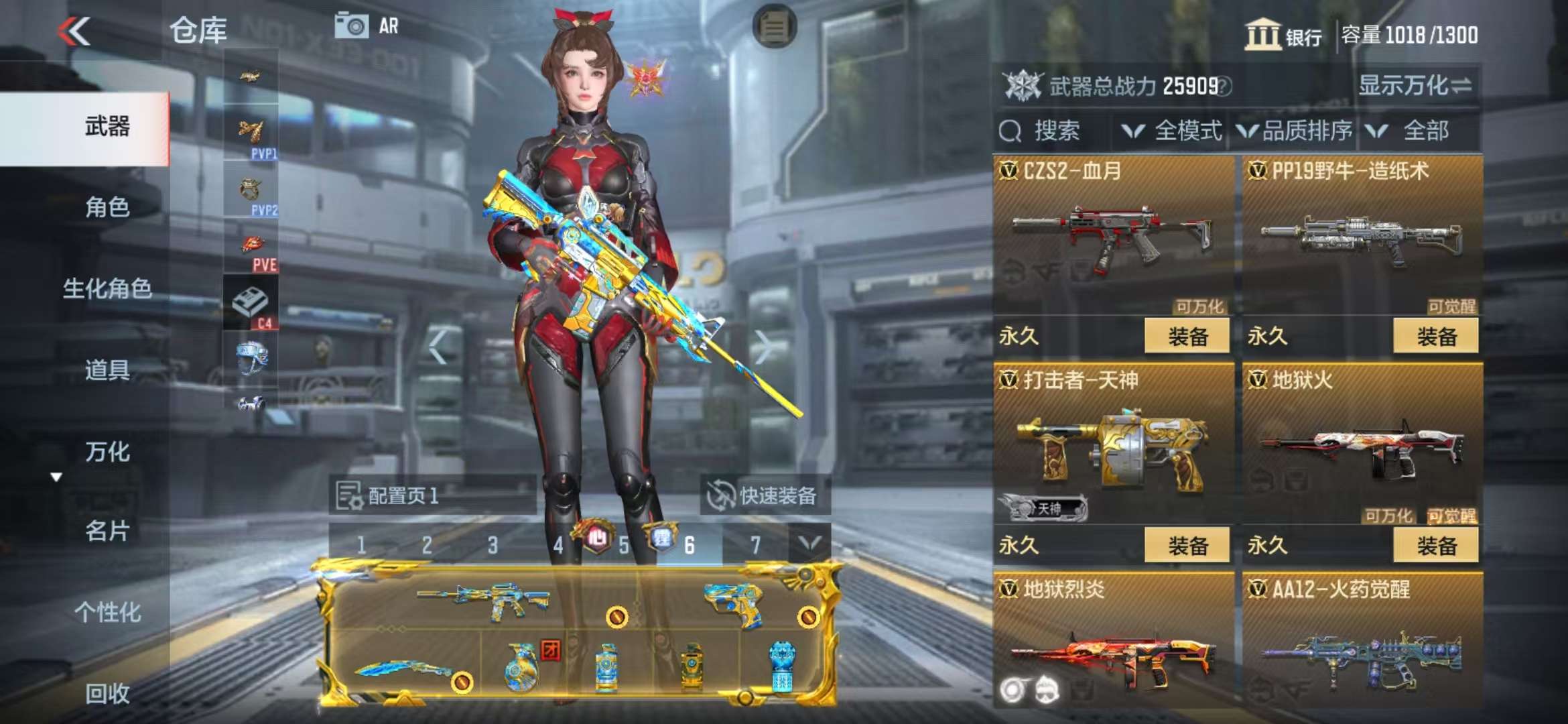This screenshot has height=724, width=1568.
Task: Switch to loadout slot 7
Action: [755, 545]
